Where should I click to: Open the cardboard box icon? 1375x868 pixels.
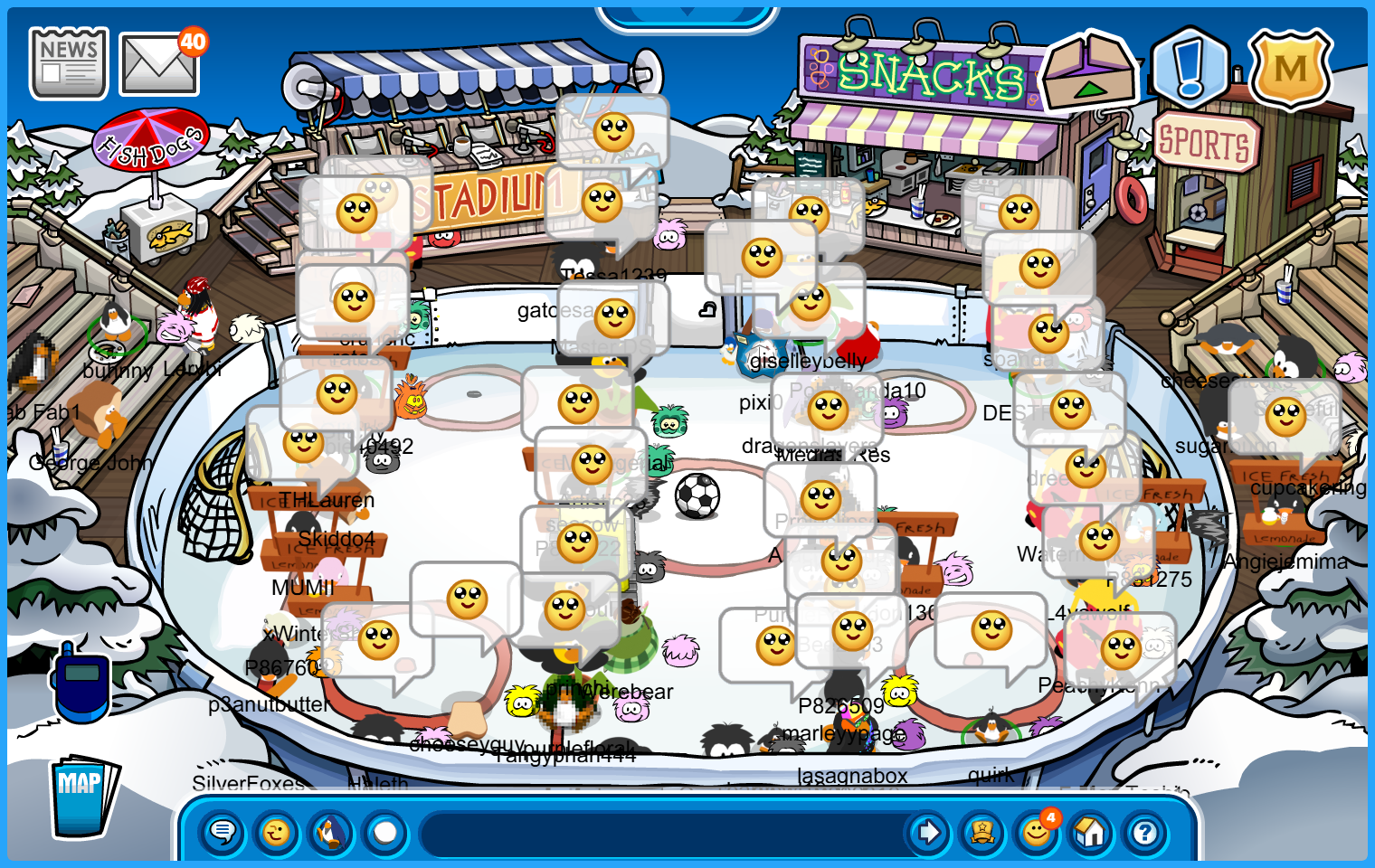pos(1089,71)
